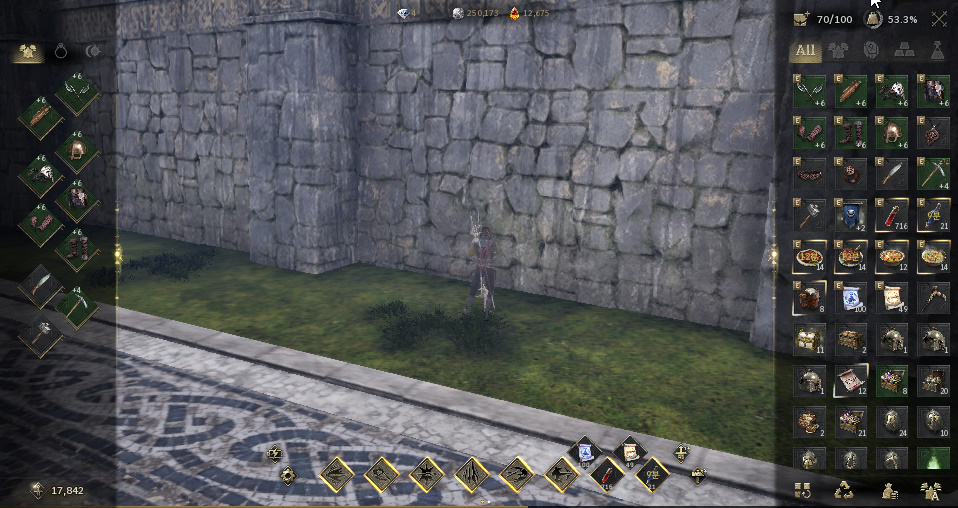Viewport: 958px width, 508px height.
Task: Select the armor equipment tab
Action: pos(27,51)
